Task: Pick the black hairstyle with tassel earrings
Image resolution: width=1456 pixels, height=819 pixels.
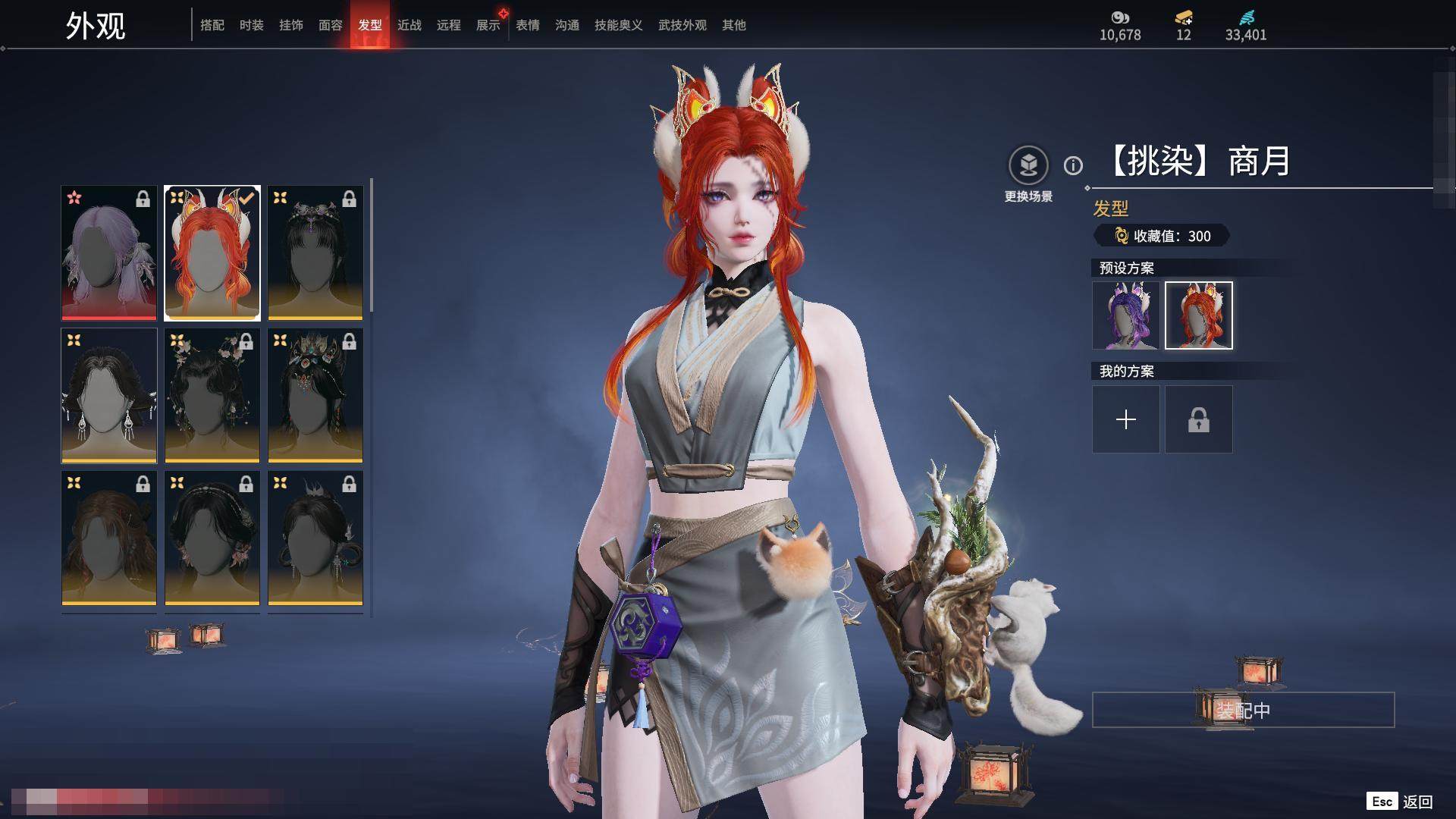Action: pos(109,395)
